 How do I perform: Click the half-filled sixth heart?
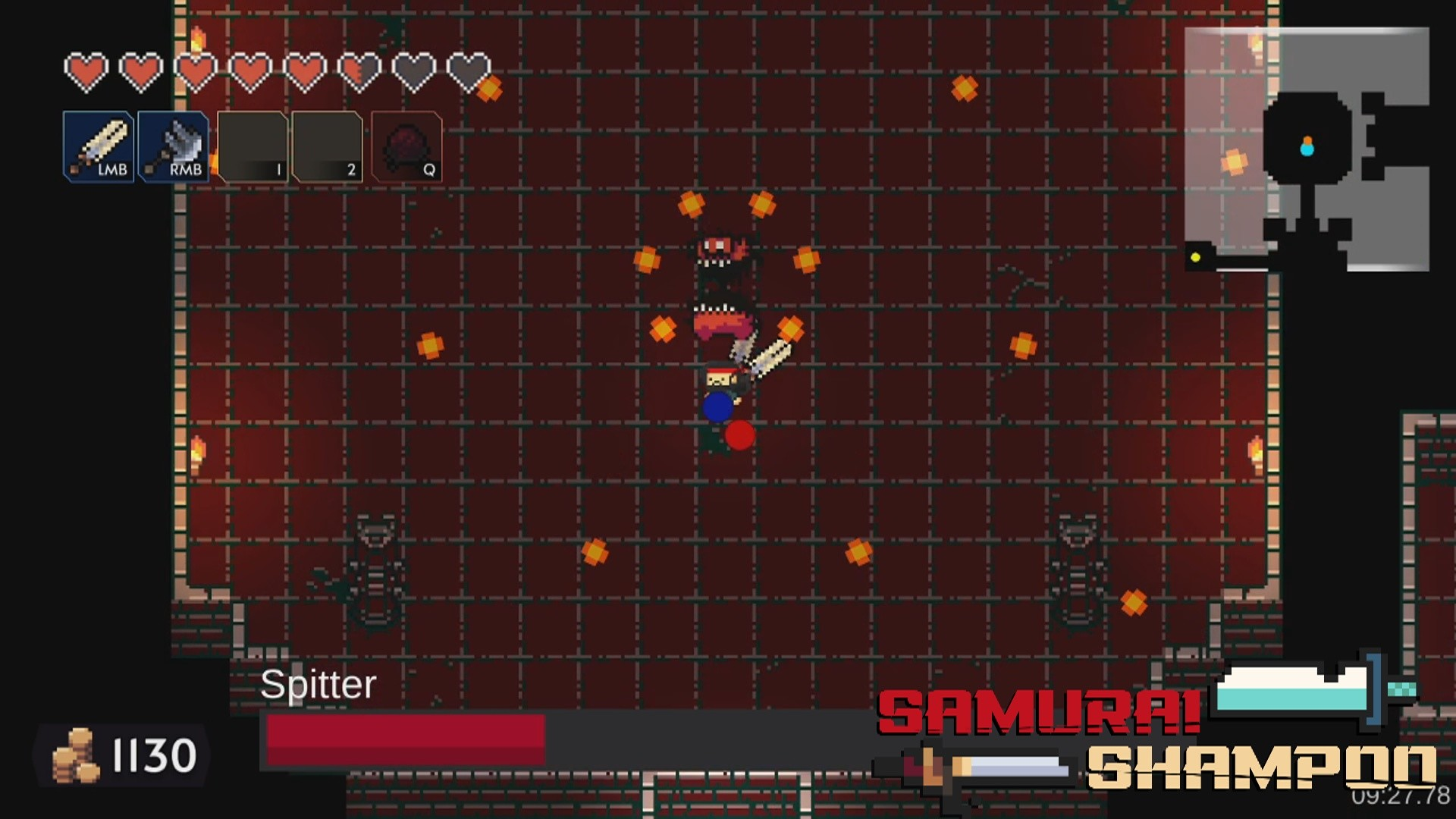click(x=358, y=68)
